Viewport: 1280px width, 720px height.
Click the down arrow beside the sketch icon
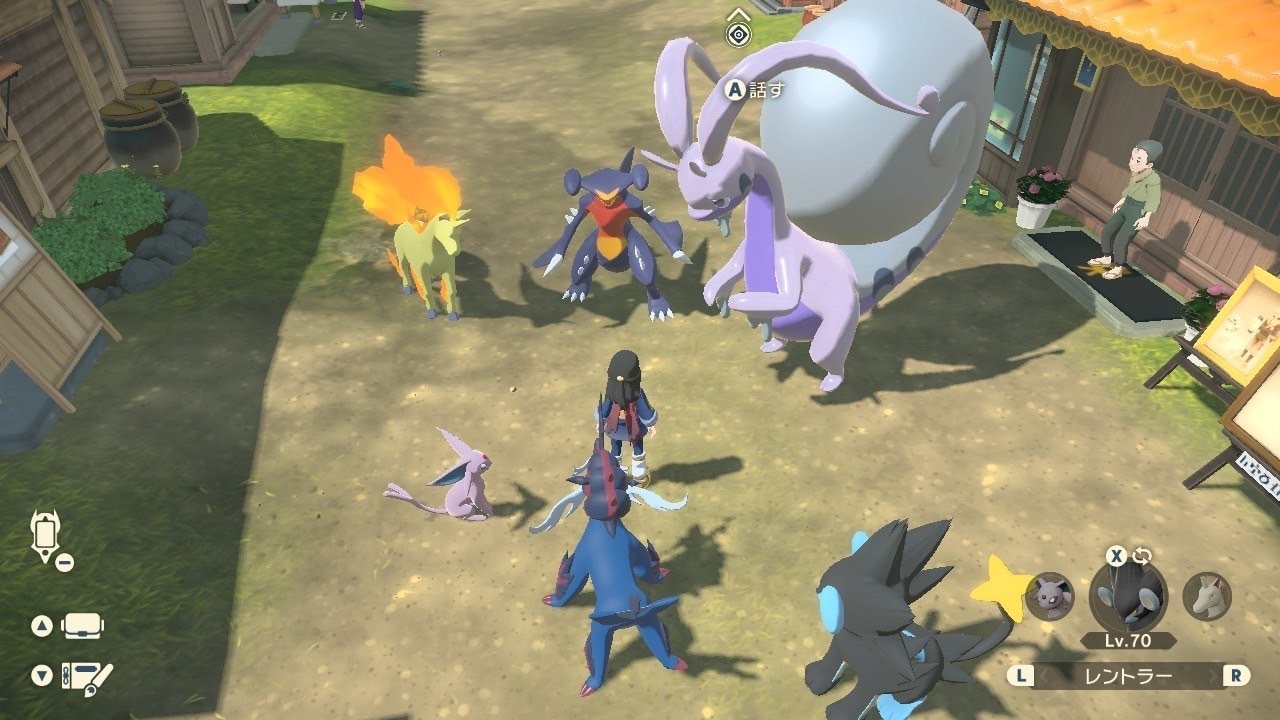click(41, 673)
